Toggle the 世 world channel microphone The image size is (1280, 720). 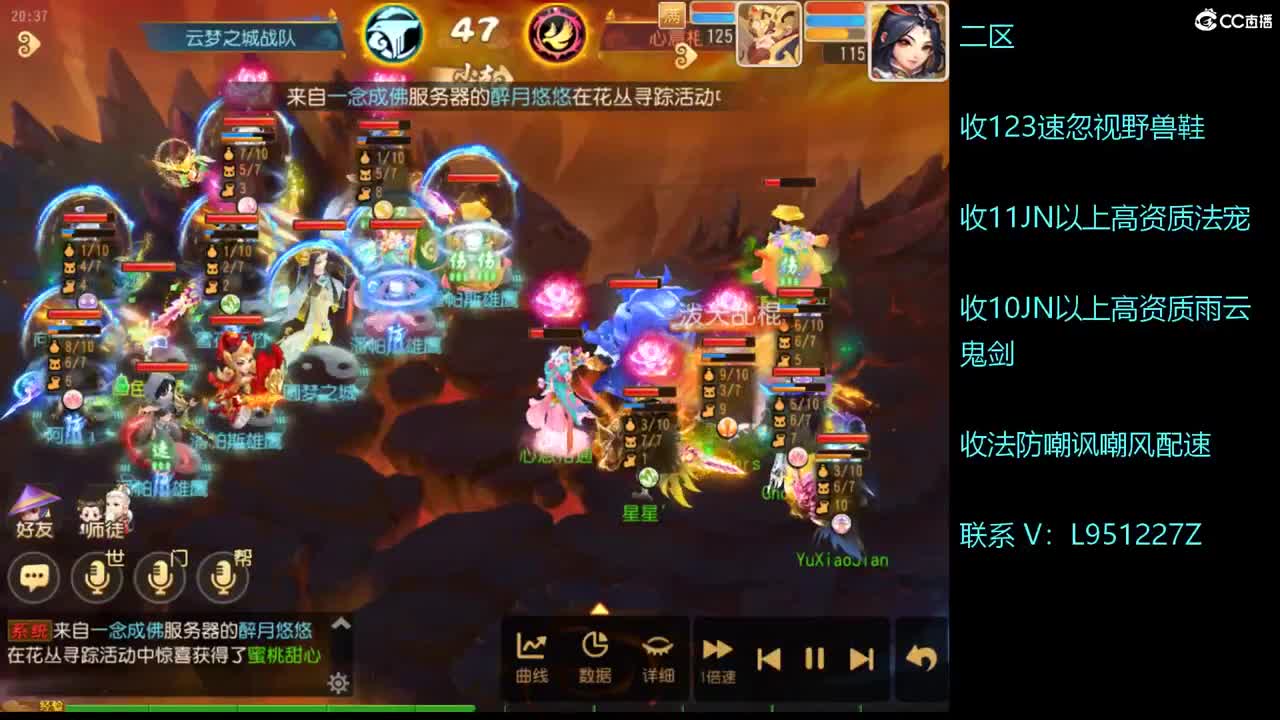coord(95,578)
